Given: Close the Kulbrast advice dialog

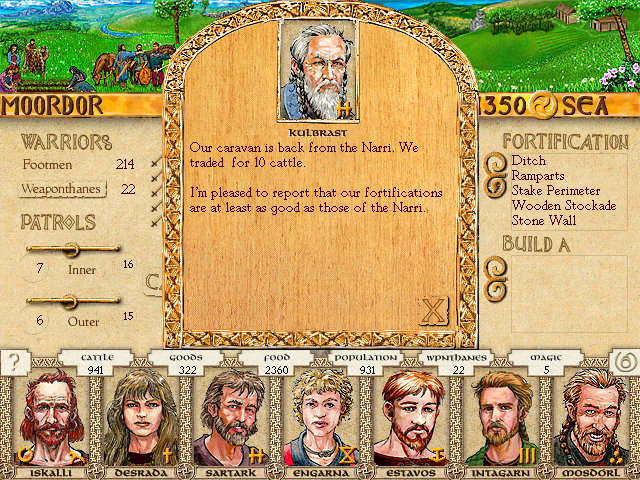Looking at the screenshot, I should (x=433, y=311).
